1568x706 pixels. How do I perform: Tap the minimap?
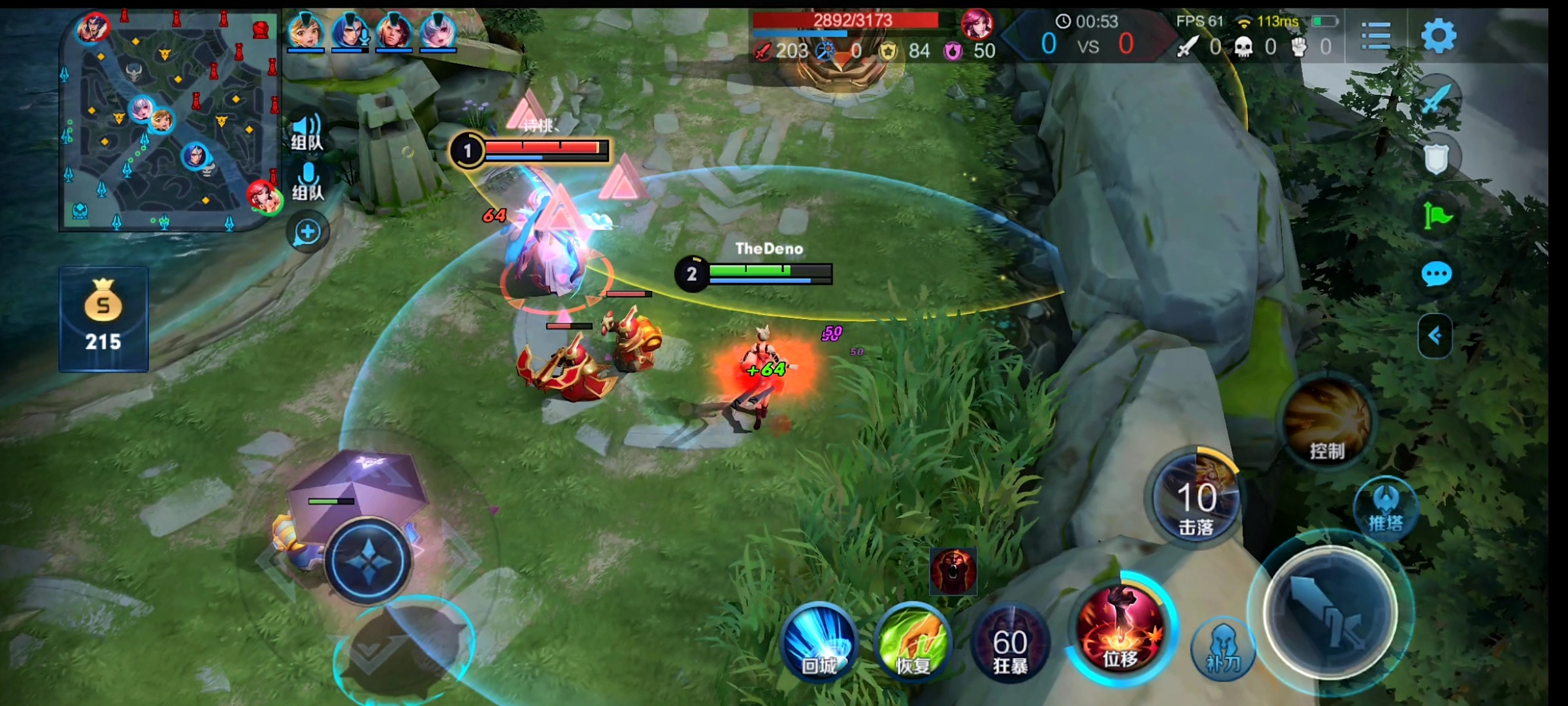click(170, 121)
